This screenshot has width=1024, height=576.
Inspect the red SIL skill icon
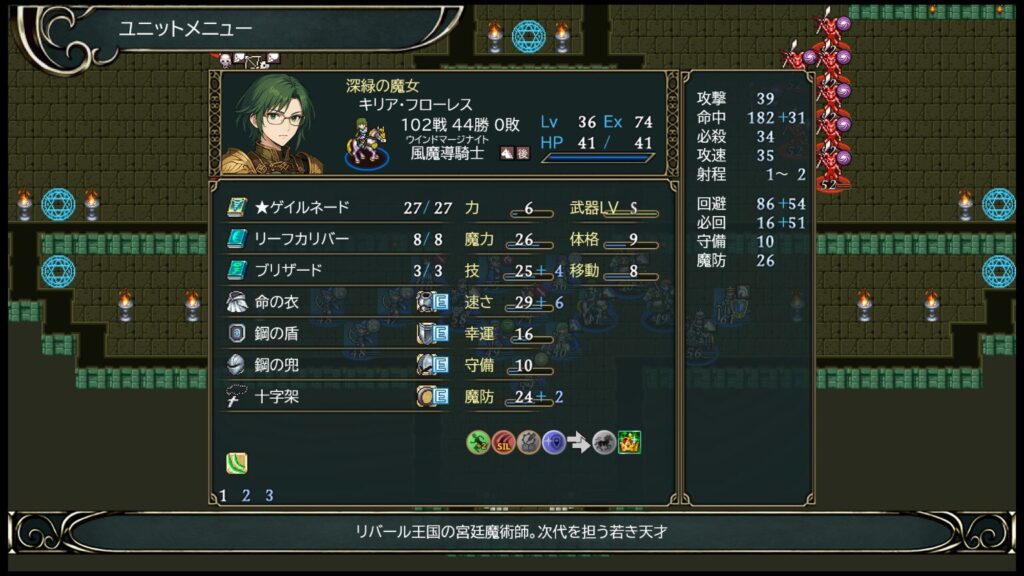tap(504, 442)
